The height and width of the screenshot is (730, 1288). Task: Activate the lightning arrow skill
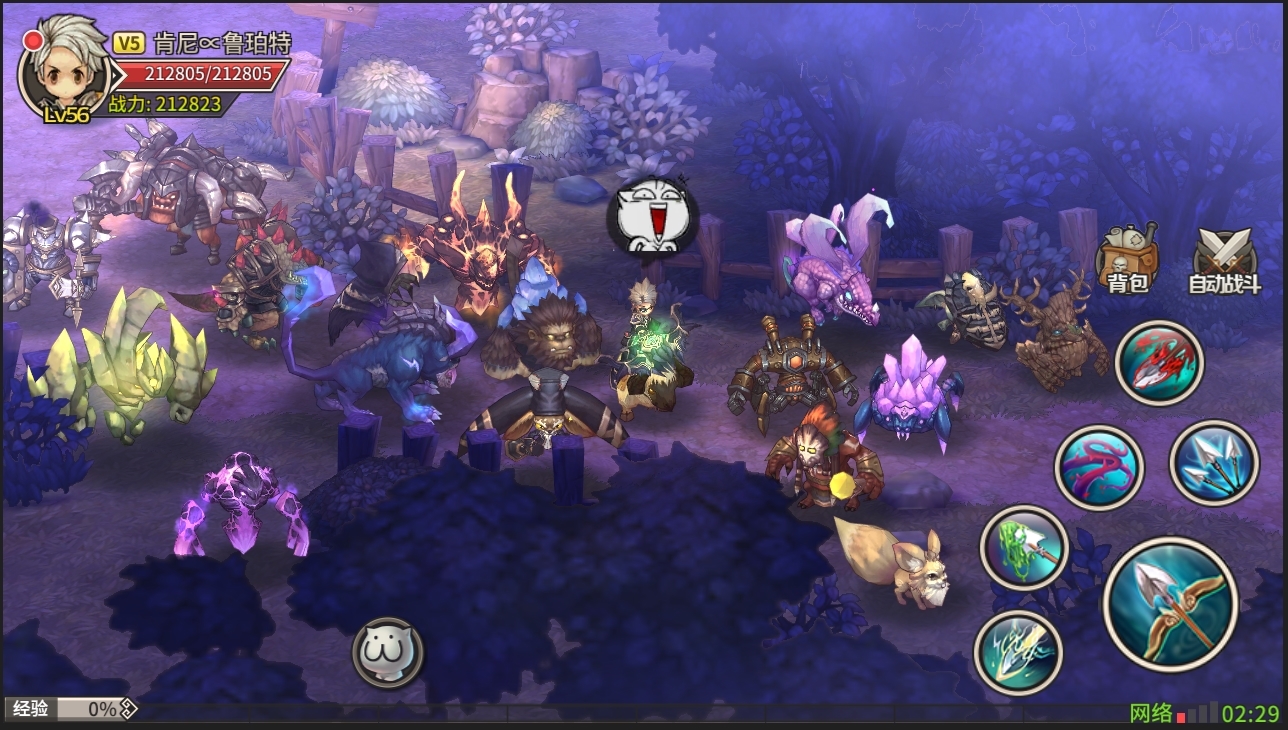1018,652
